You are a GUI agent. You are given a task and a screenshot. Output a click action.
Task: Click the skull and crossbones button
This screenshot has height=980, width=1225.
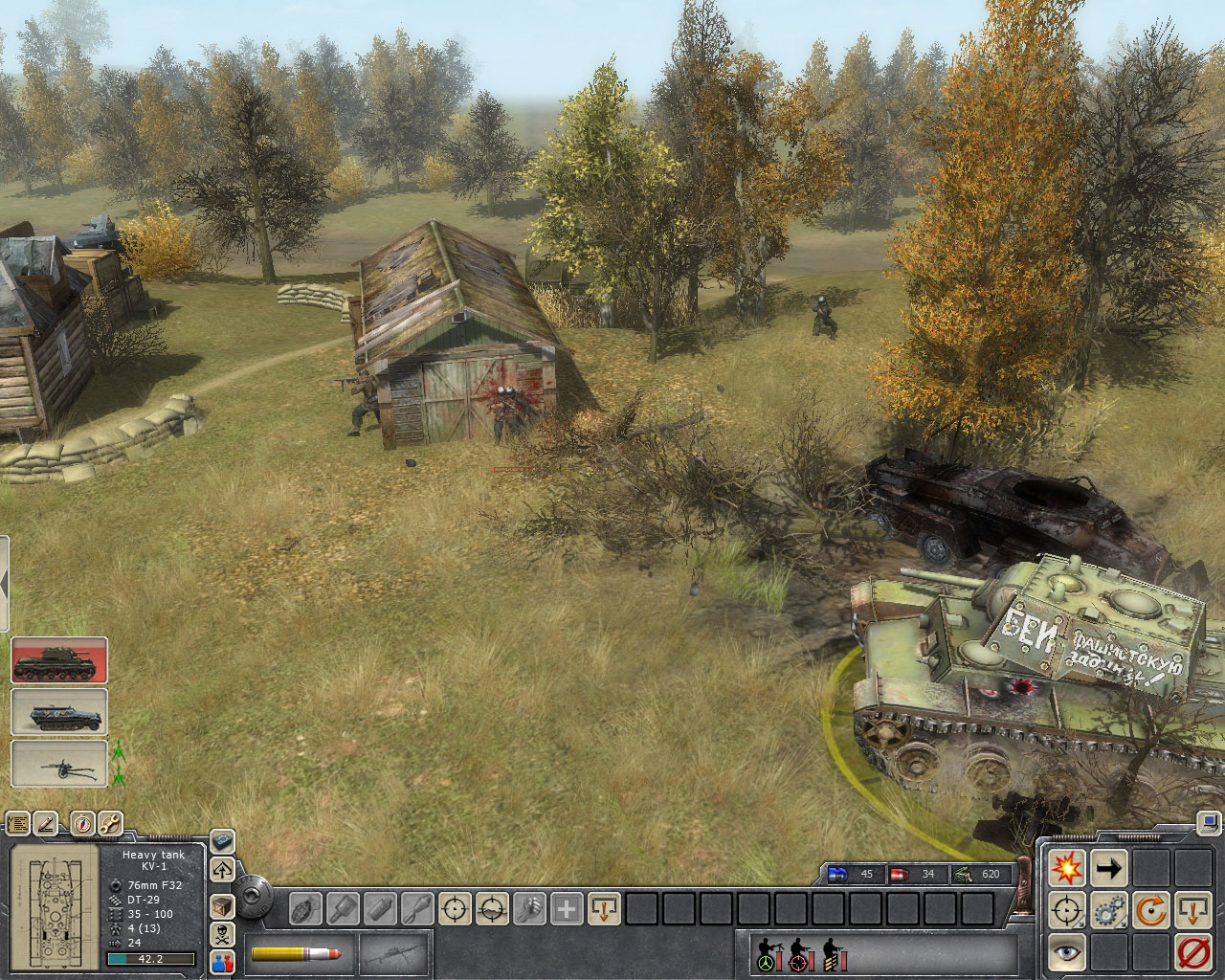pos(222,934)
